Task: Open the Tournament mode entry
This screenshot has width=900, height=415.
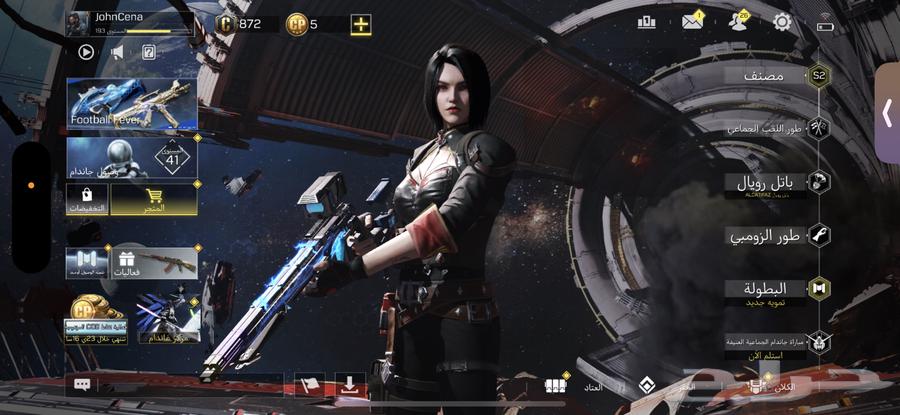Action: 775,290
